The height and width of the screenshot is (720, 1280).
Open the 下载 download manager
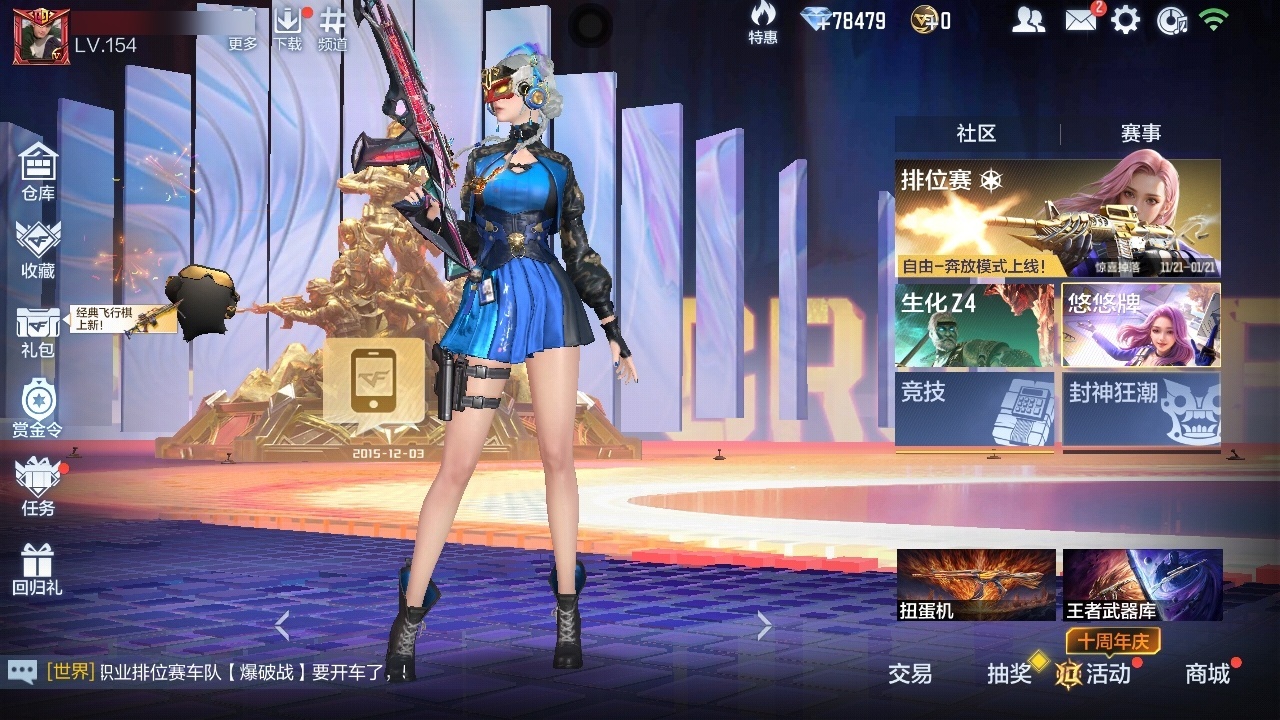(288, 28)
